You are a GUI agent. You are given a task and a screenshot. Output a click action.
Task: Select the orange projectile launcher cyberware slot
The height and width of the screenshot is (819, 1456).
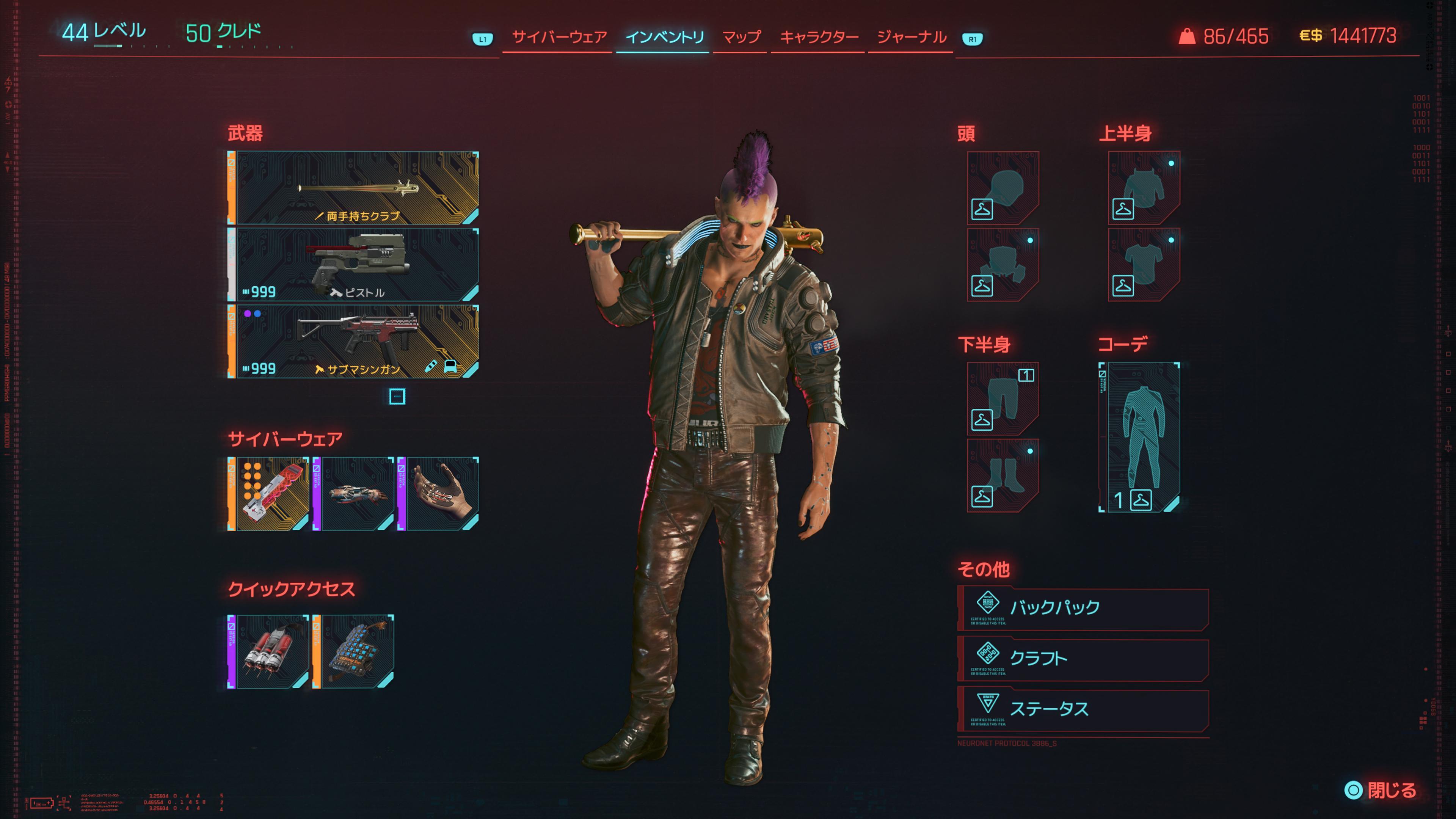pos(269,493)
